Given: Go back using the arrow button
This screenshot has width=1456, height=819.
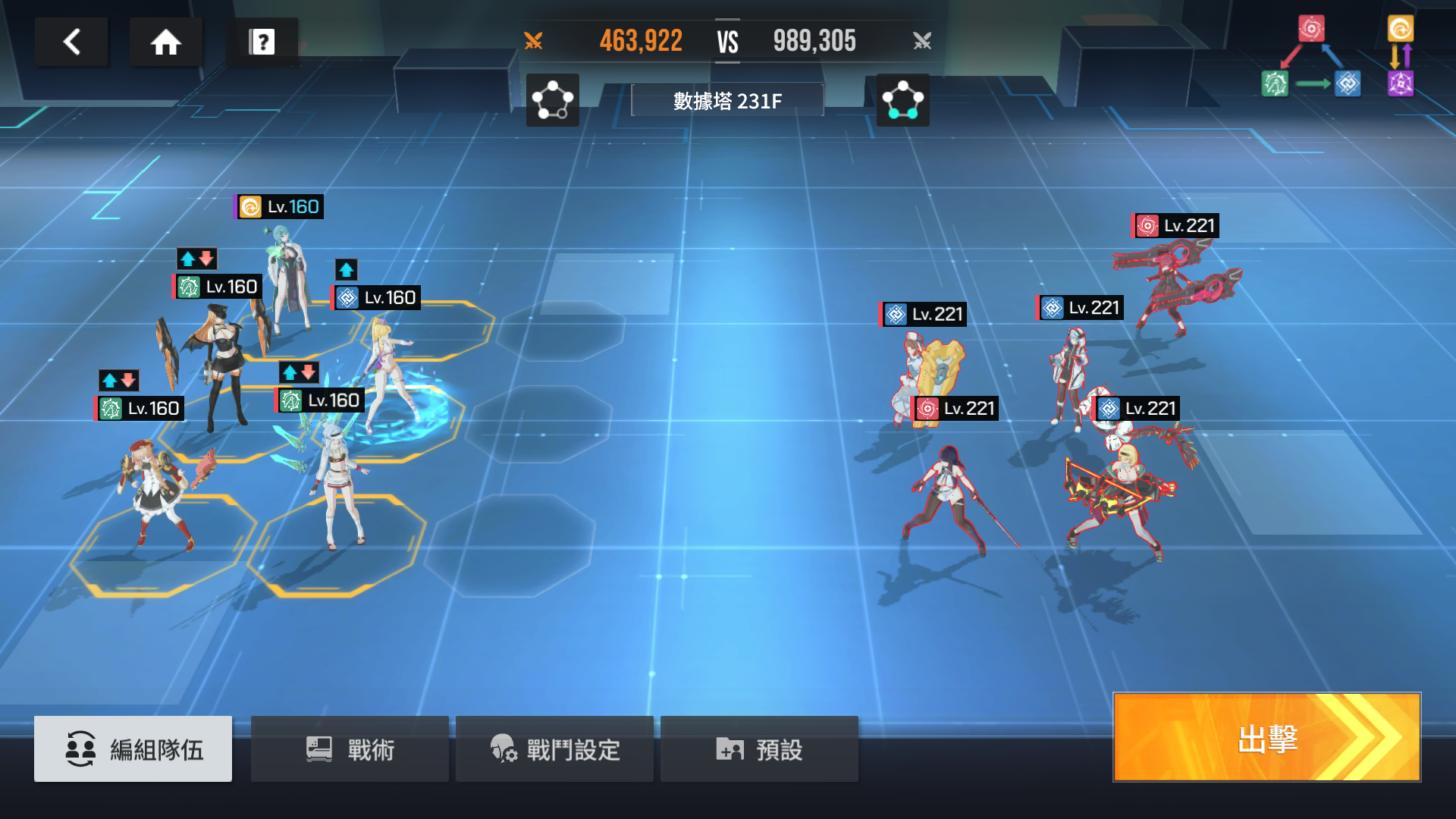Looking at the screenshot, I should tap(72, 42).
